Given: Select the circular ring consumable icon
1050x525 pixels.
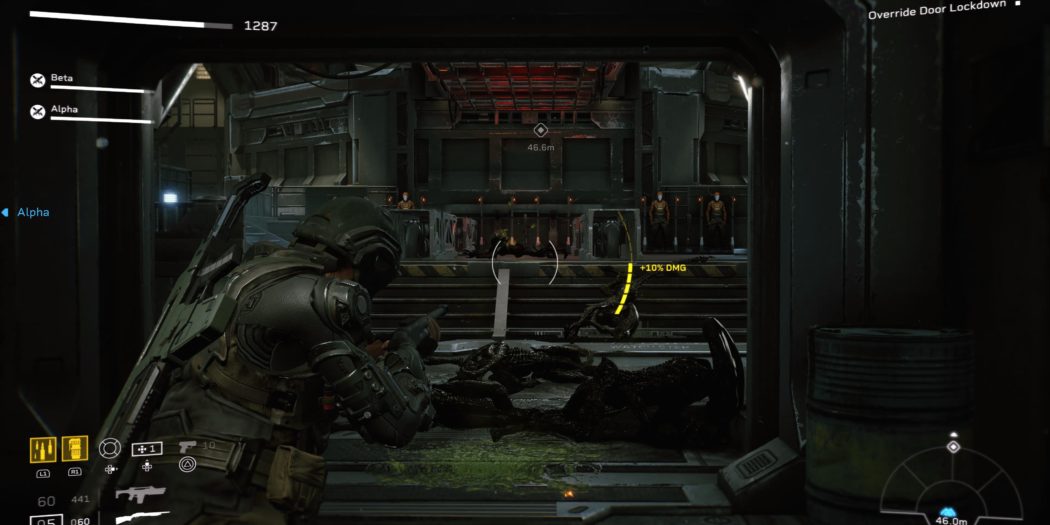Looking at the screenshot, I should tap(110, 448).
